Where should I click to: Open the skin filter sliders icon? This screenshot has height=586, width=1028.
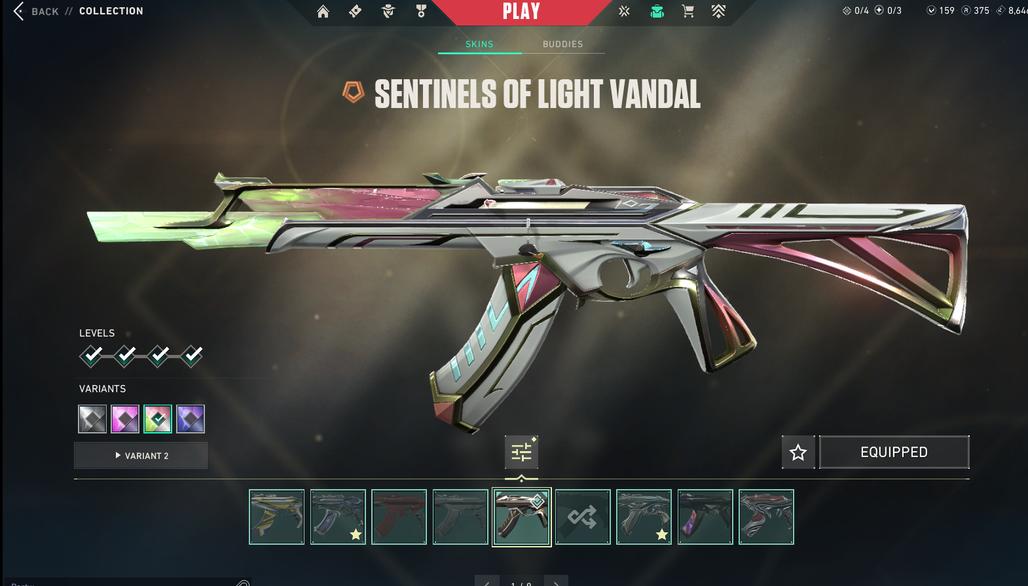[521, 453]
